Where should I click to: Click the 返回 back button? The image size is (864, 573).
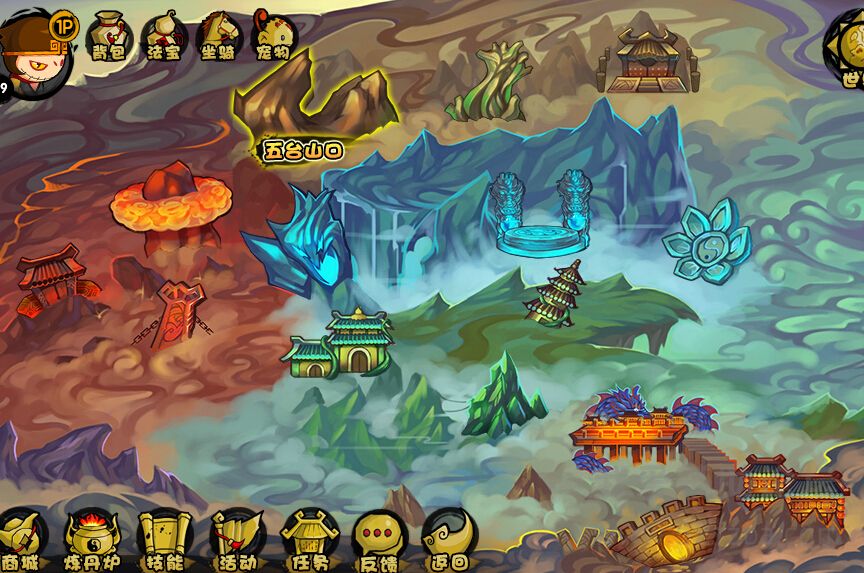click(x=447, y=540)
